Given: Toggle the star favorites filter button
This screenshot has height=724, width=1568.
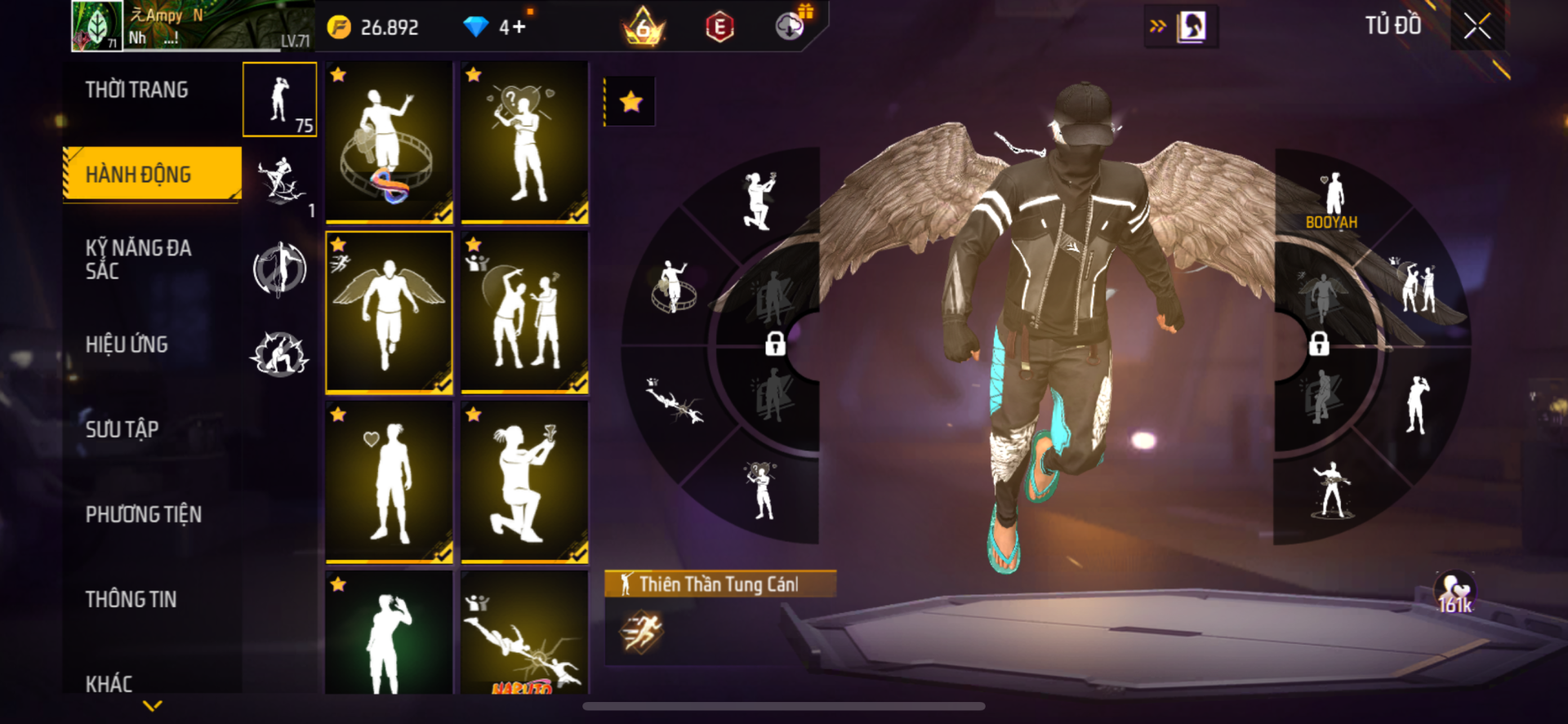Looking at the screenshot, I should (630, 102).
